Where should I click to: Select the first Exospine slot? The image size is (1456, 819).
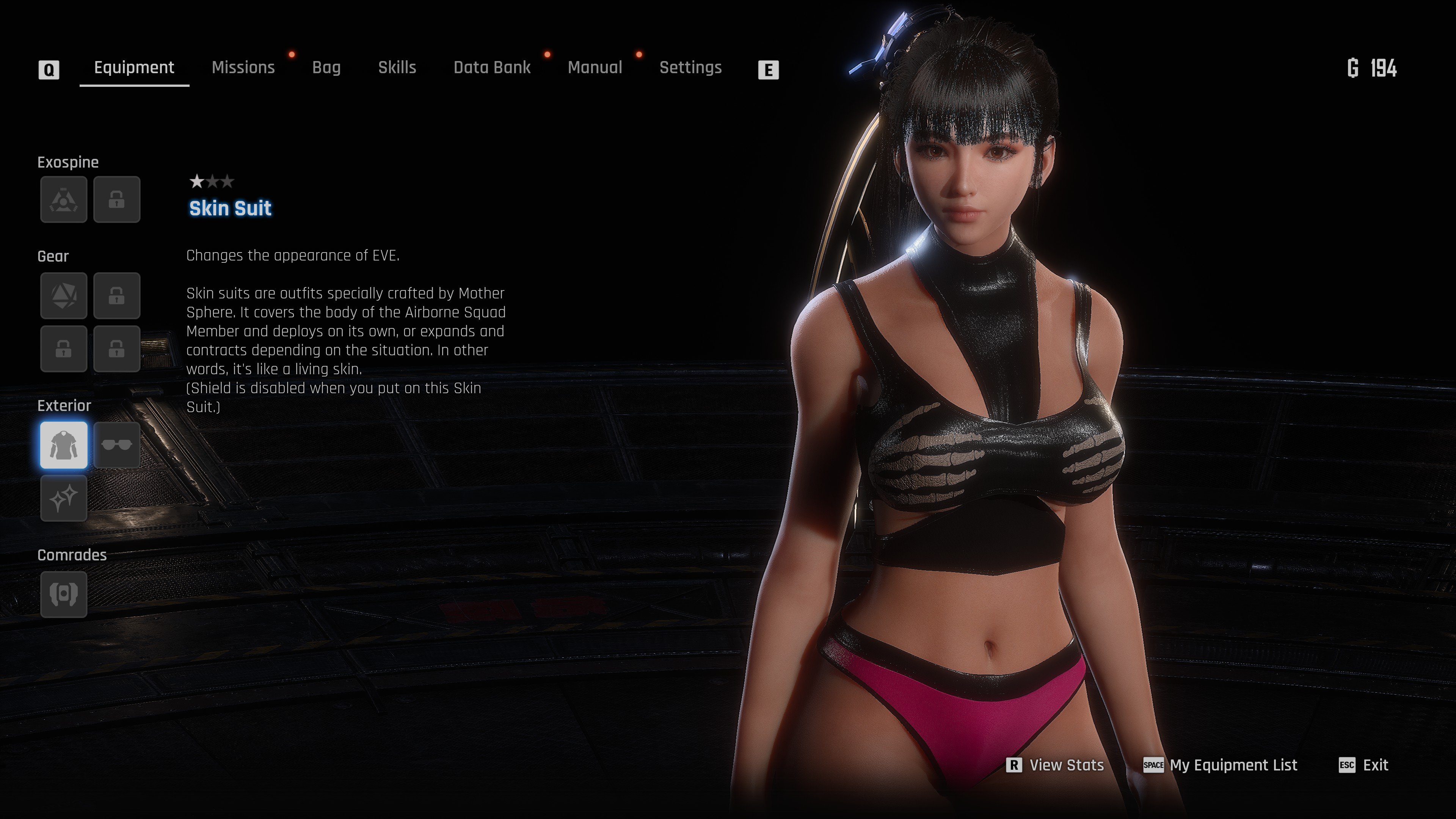(64, 199)
